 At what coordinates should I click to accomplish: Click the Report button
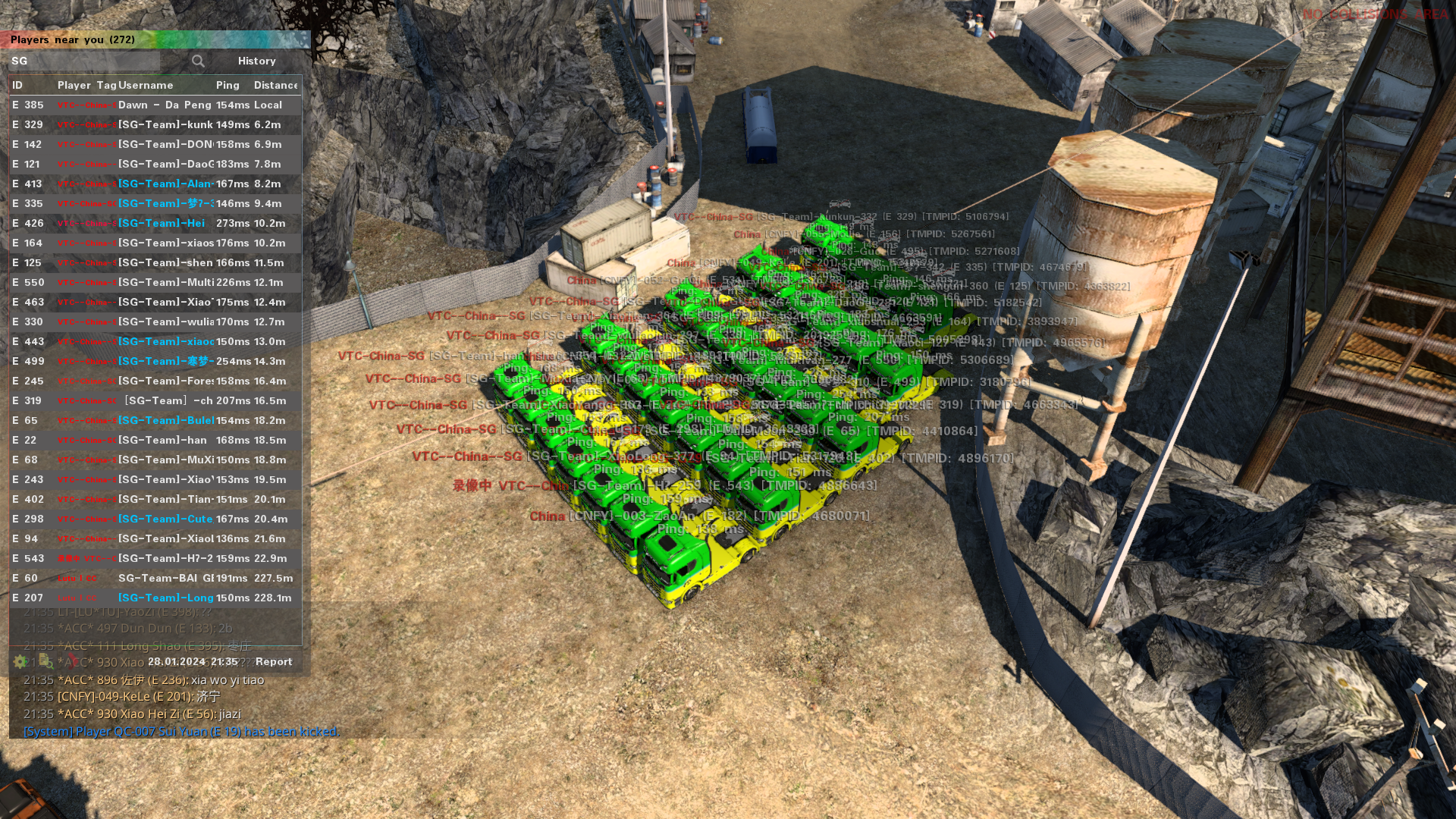coord(274,661)
